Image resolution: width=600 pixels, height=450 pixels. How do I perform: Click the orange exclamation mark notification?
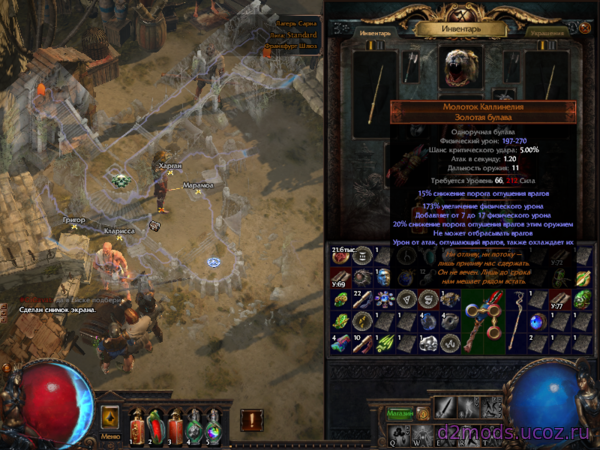(250, 420)
